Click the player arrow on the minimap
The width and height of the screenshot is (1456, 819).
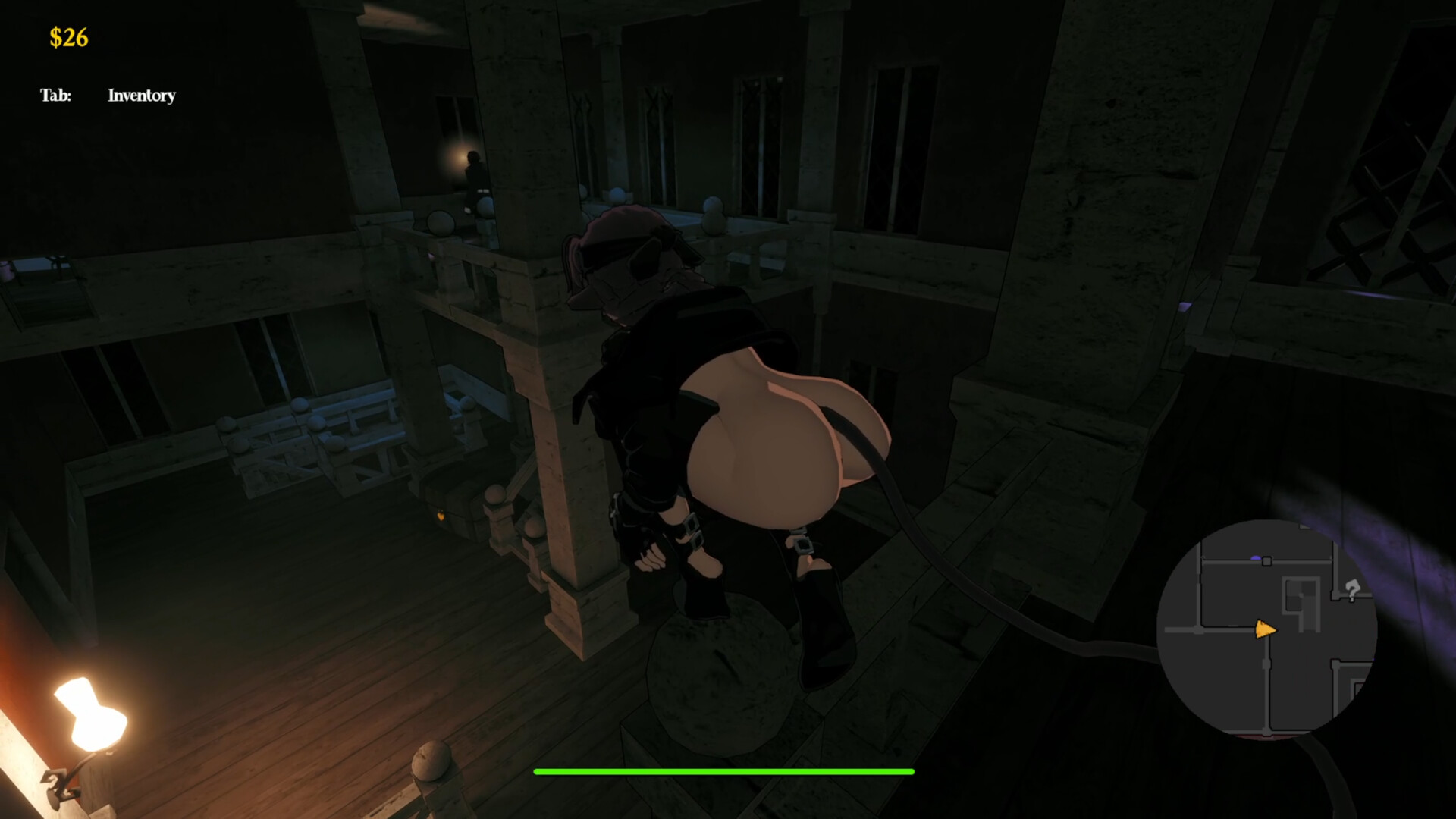(1266, 630)
